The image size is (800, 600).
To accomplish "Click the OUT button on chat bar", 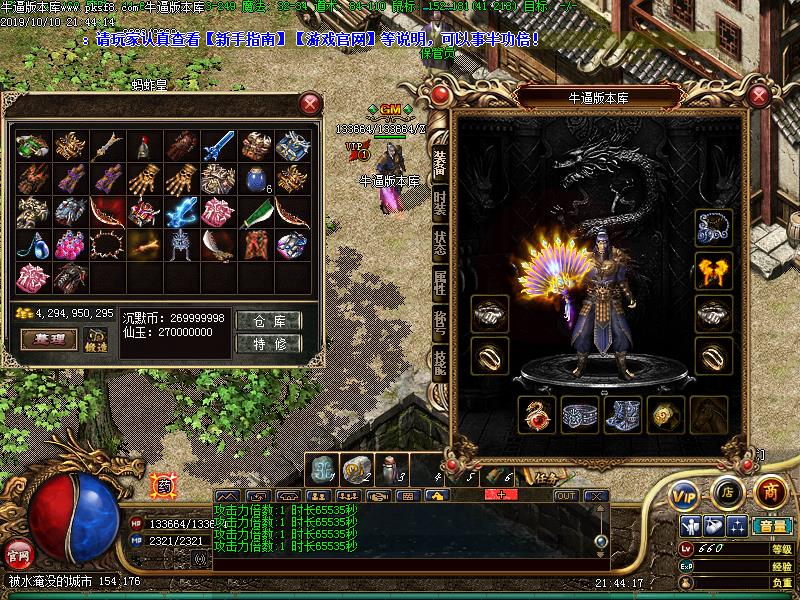I will pos(566,496).
